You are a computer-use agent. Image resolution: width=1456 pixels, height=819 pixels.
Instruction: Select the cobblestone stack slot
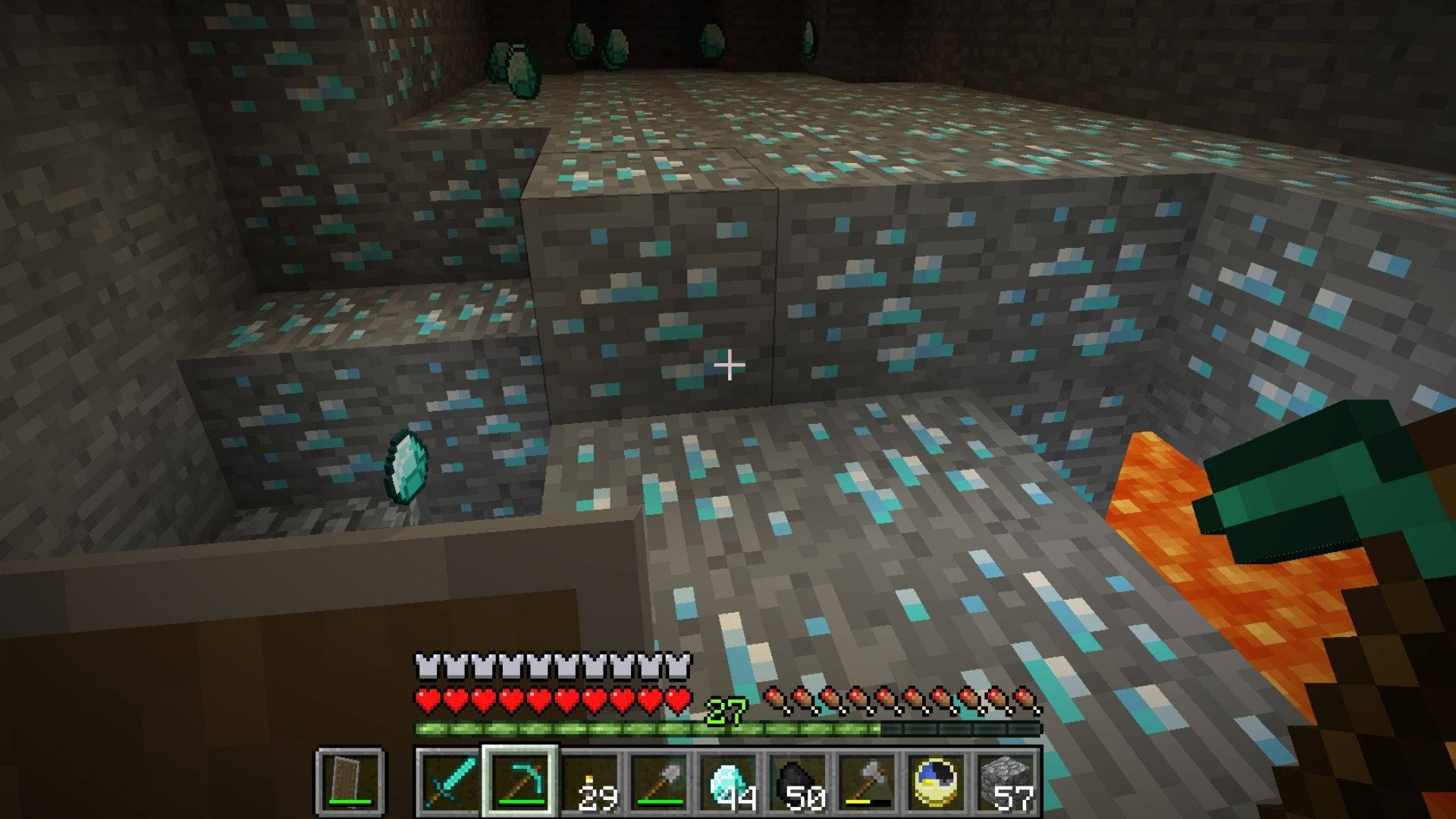click(1007, 781)
